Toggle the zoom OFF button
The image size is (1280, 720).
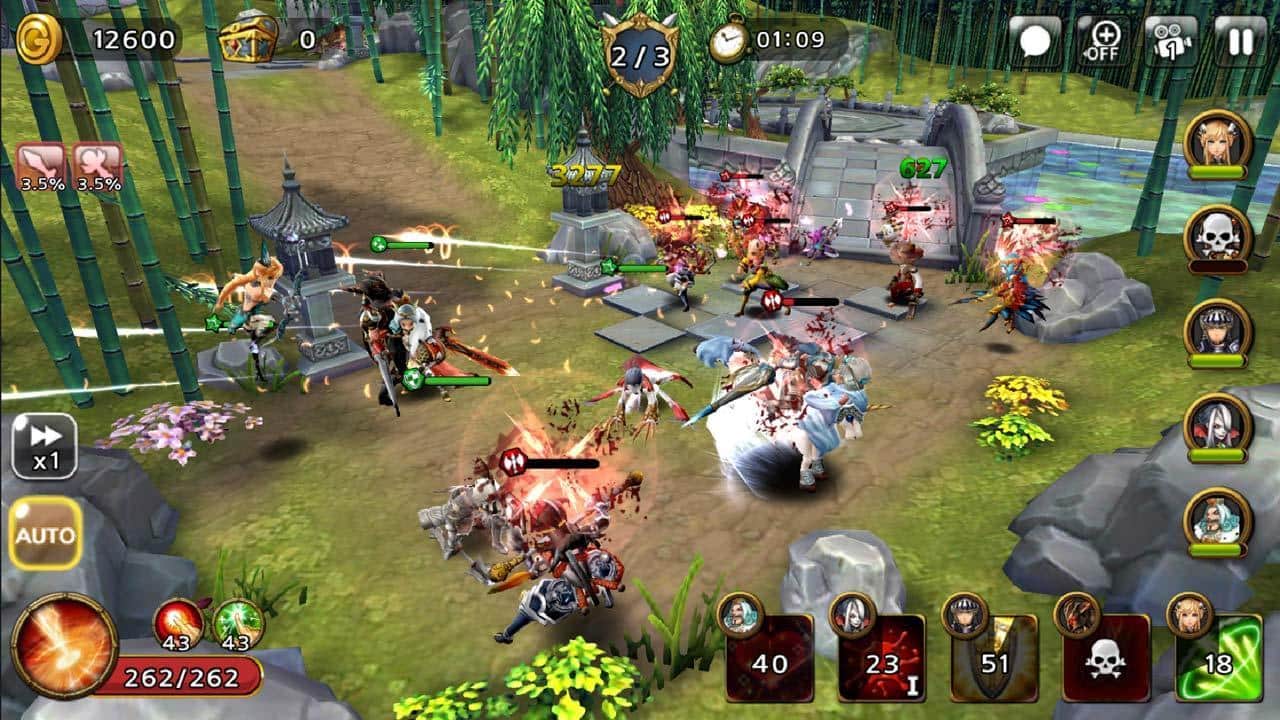(1103, 41)
